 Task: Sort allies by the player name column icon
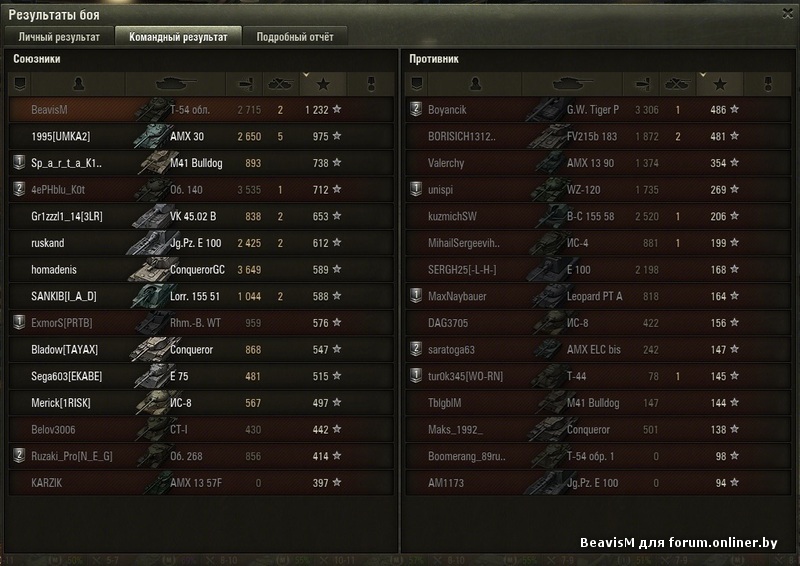tap(79, 83)
